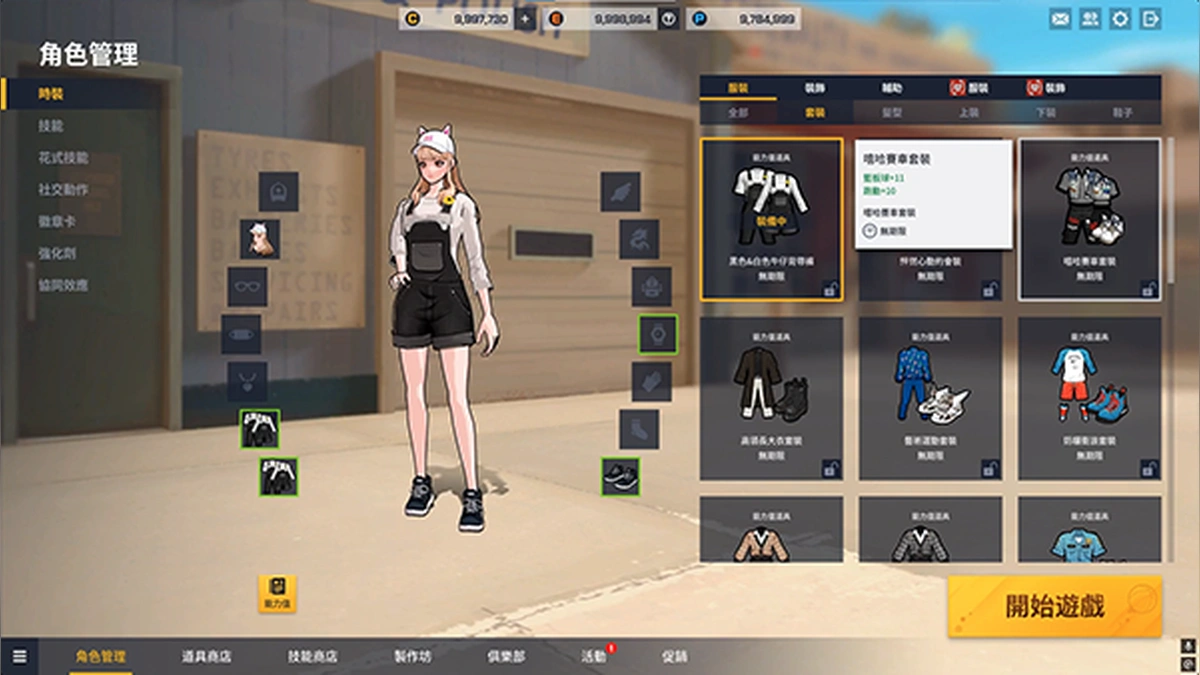The image size is (1200, 675).
Task: Filter wardrobe by 鞋子 shoes
Action: [1123, 113]
